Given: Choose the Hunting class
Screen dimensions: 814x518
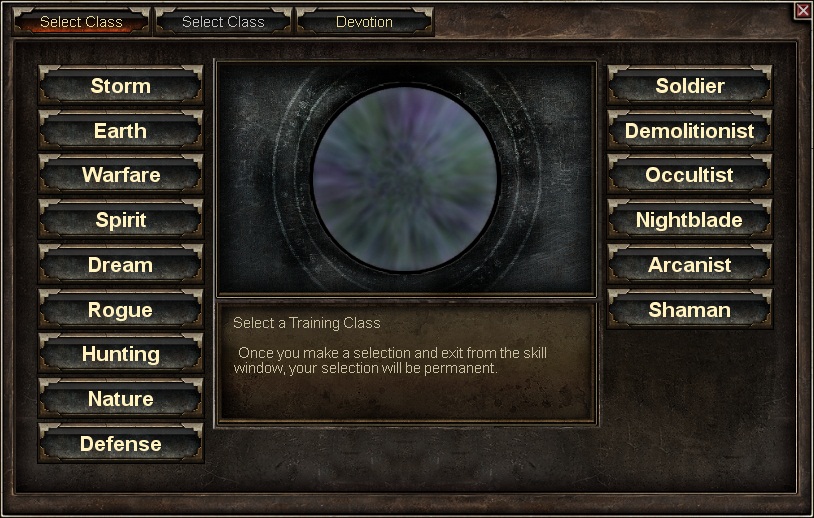Looking at the screenshot, I should click(x=120, y=354).
